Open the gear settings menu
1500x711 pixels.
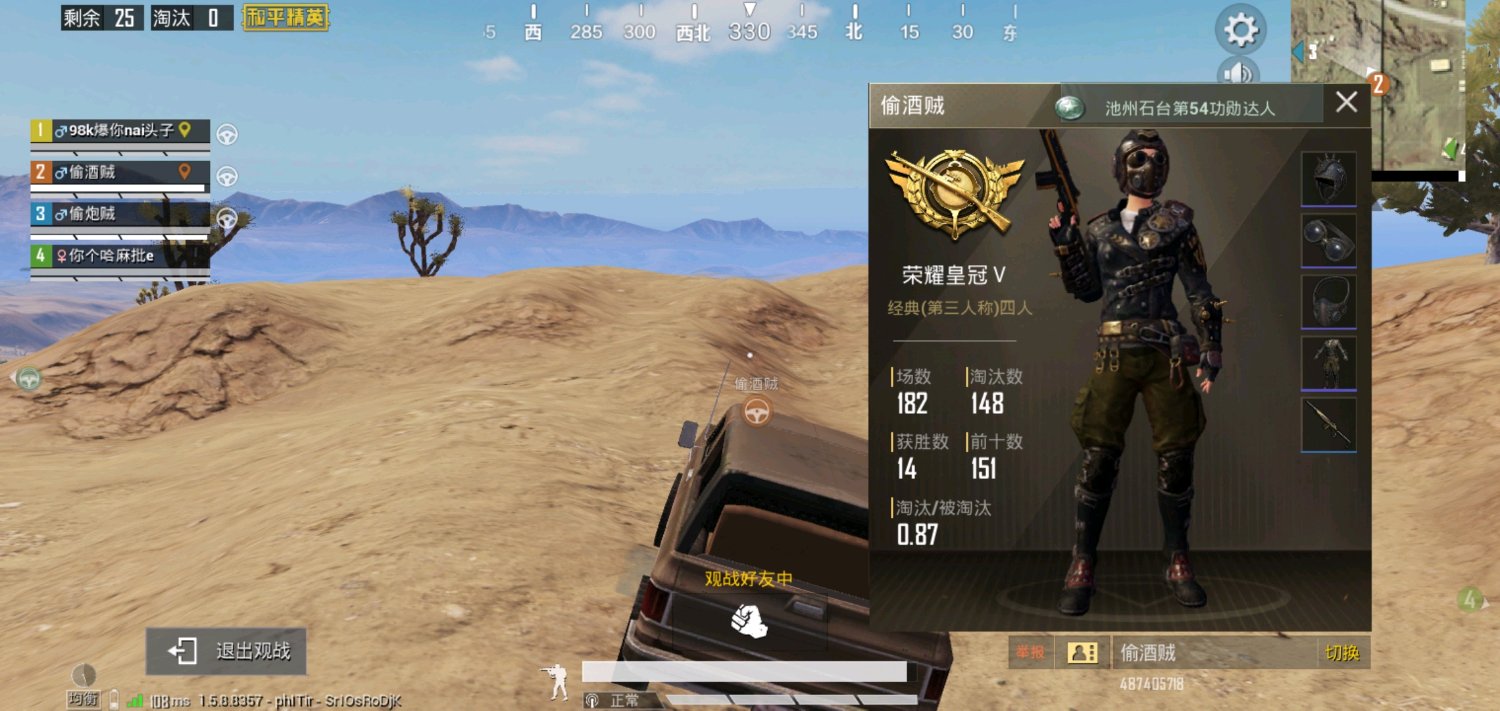(1240, 29)
